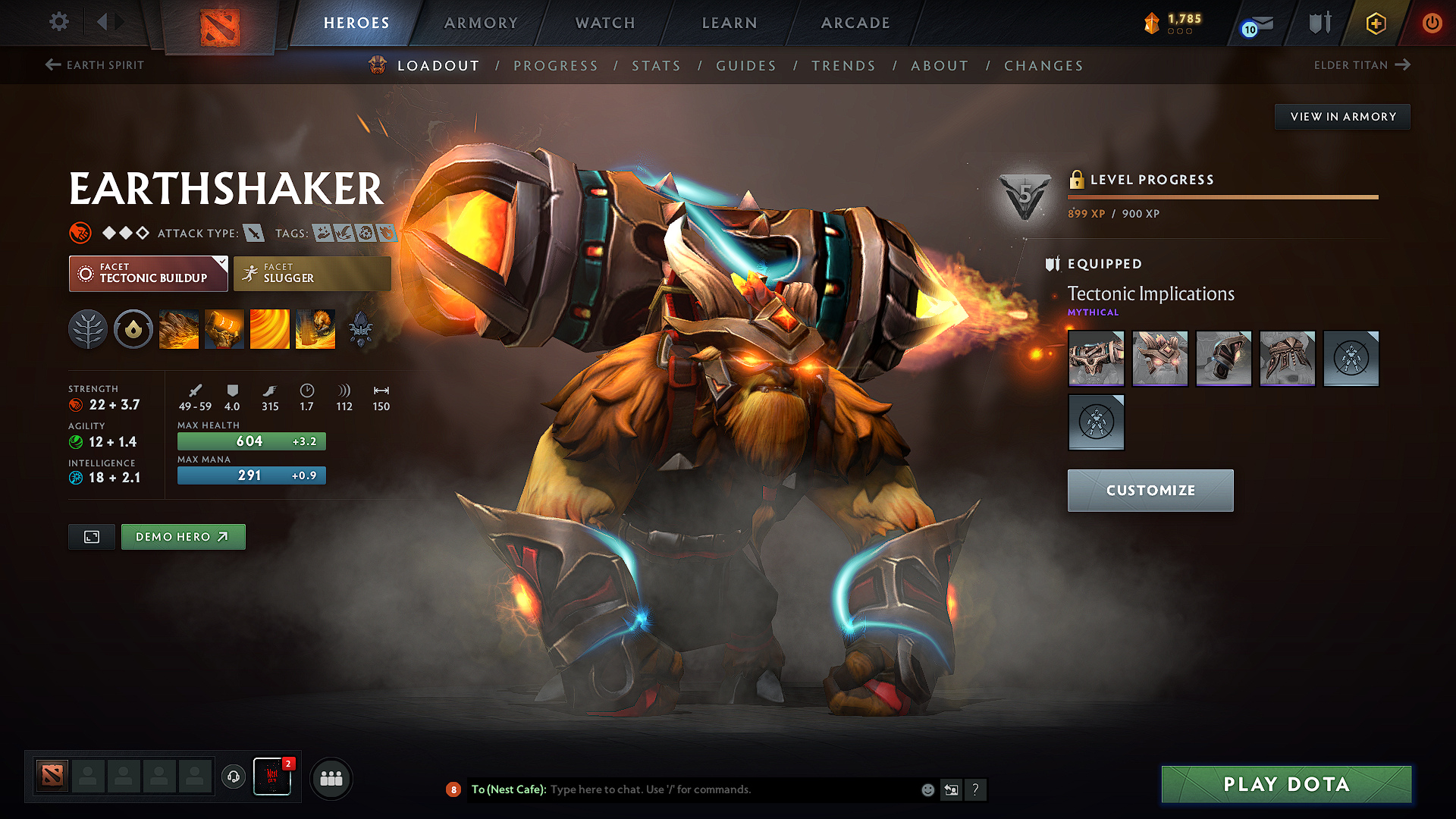Select the Slugger facet

point(312,273)
